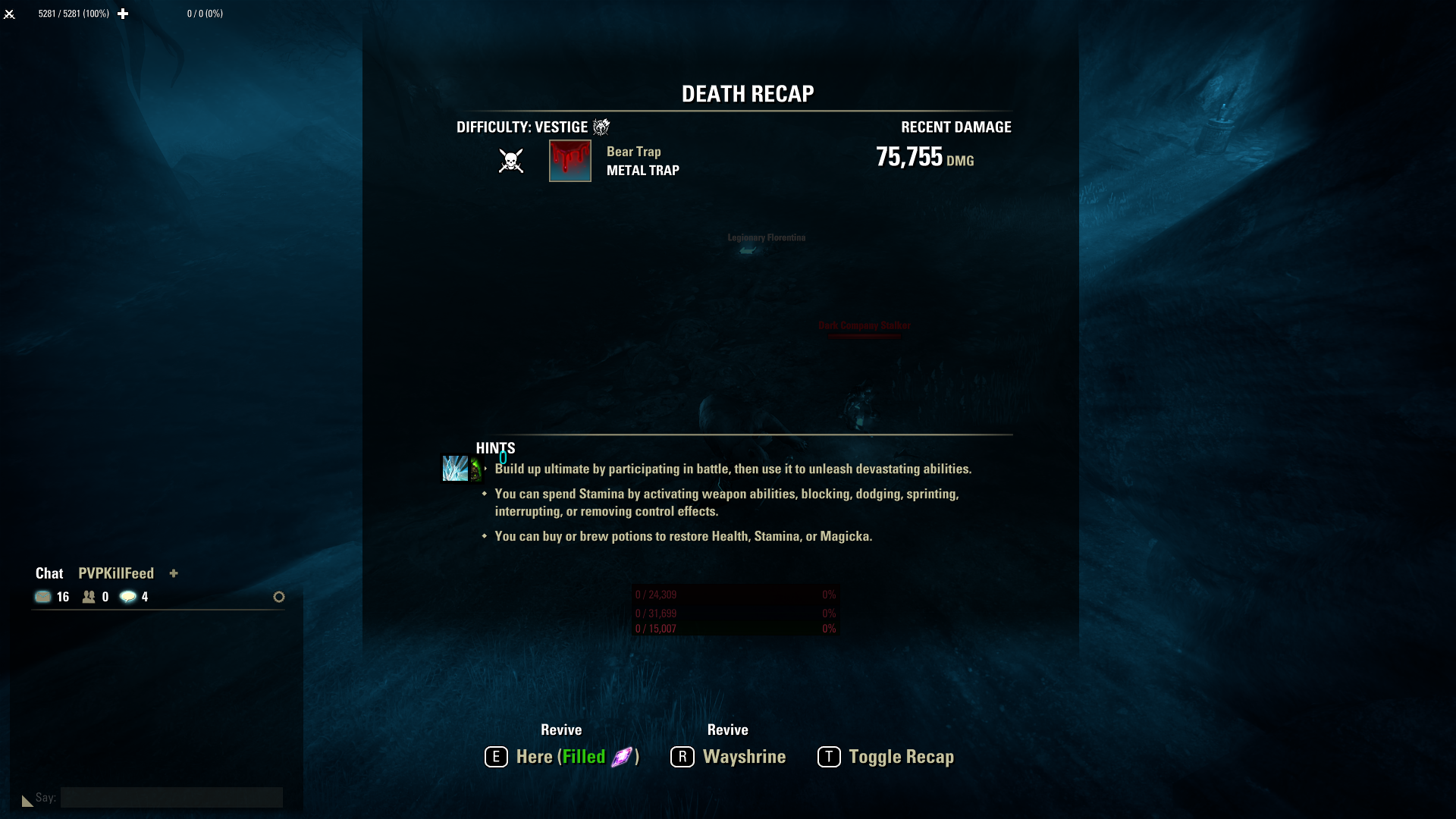
Task: Select the Bear Trap damage icon
Action: (570, 161)
